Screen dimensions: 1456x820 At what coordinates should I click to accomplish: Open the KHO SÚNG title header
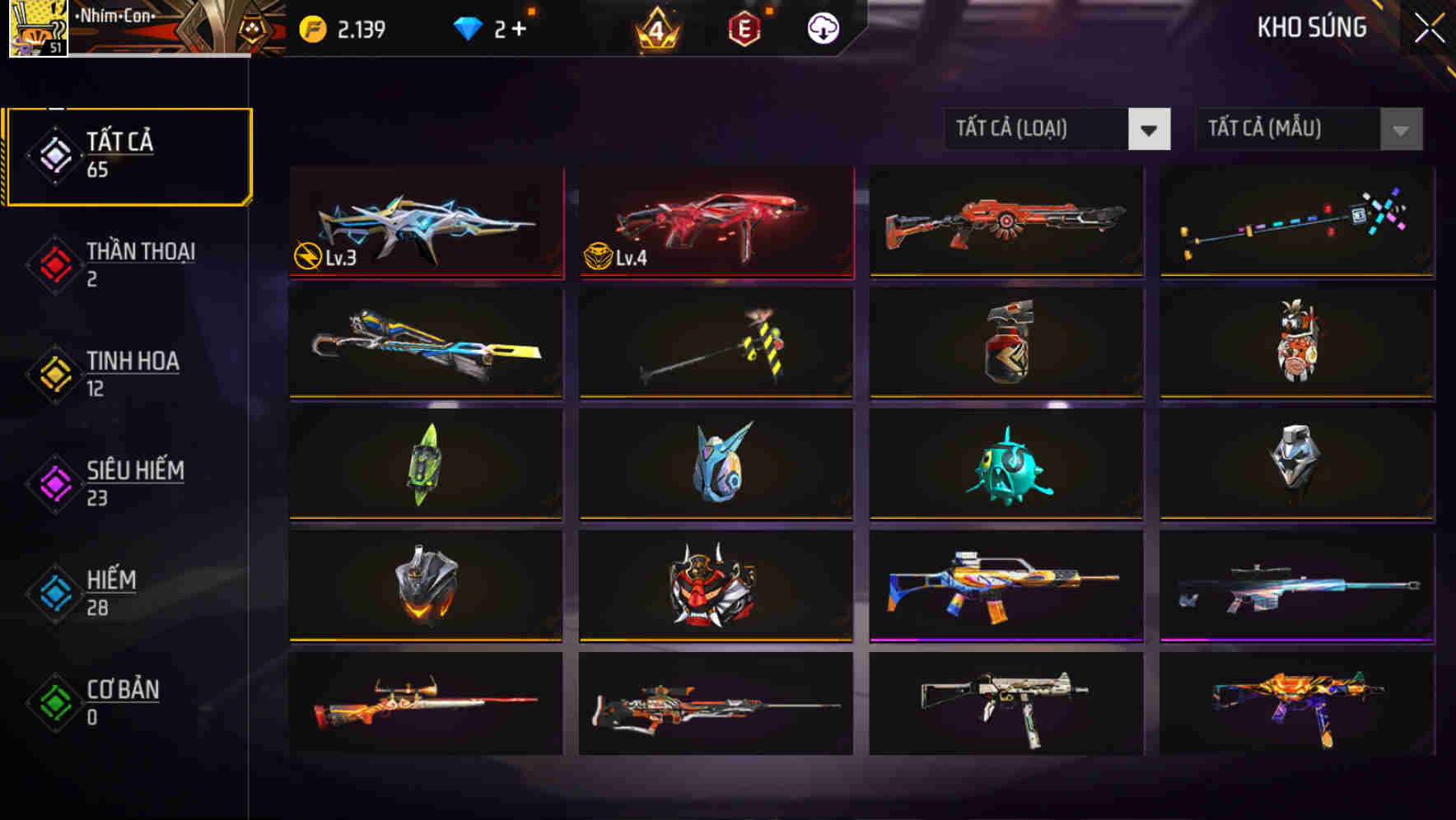click(1310, 27)
